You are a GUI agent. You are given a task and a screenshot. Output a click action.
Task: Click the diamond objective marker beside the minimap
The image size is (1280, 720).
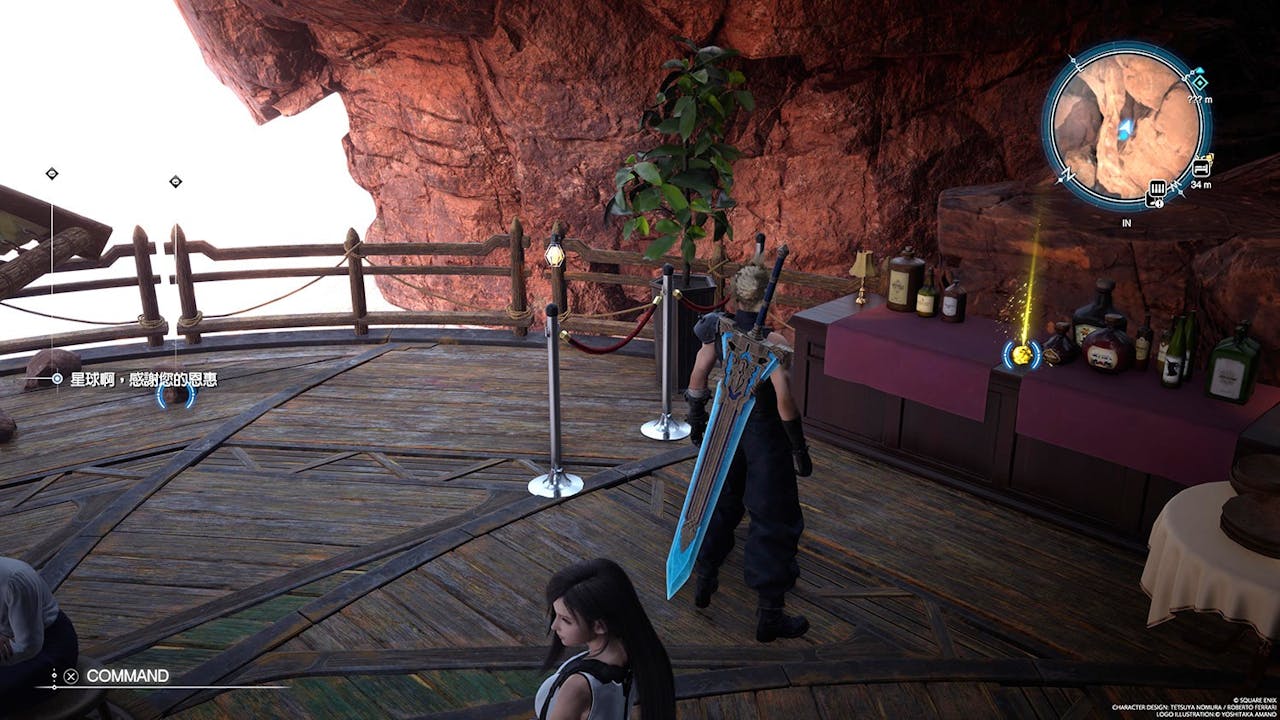(1199, 85)
